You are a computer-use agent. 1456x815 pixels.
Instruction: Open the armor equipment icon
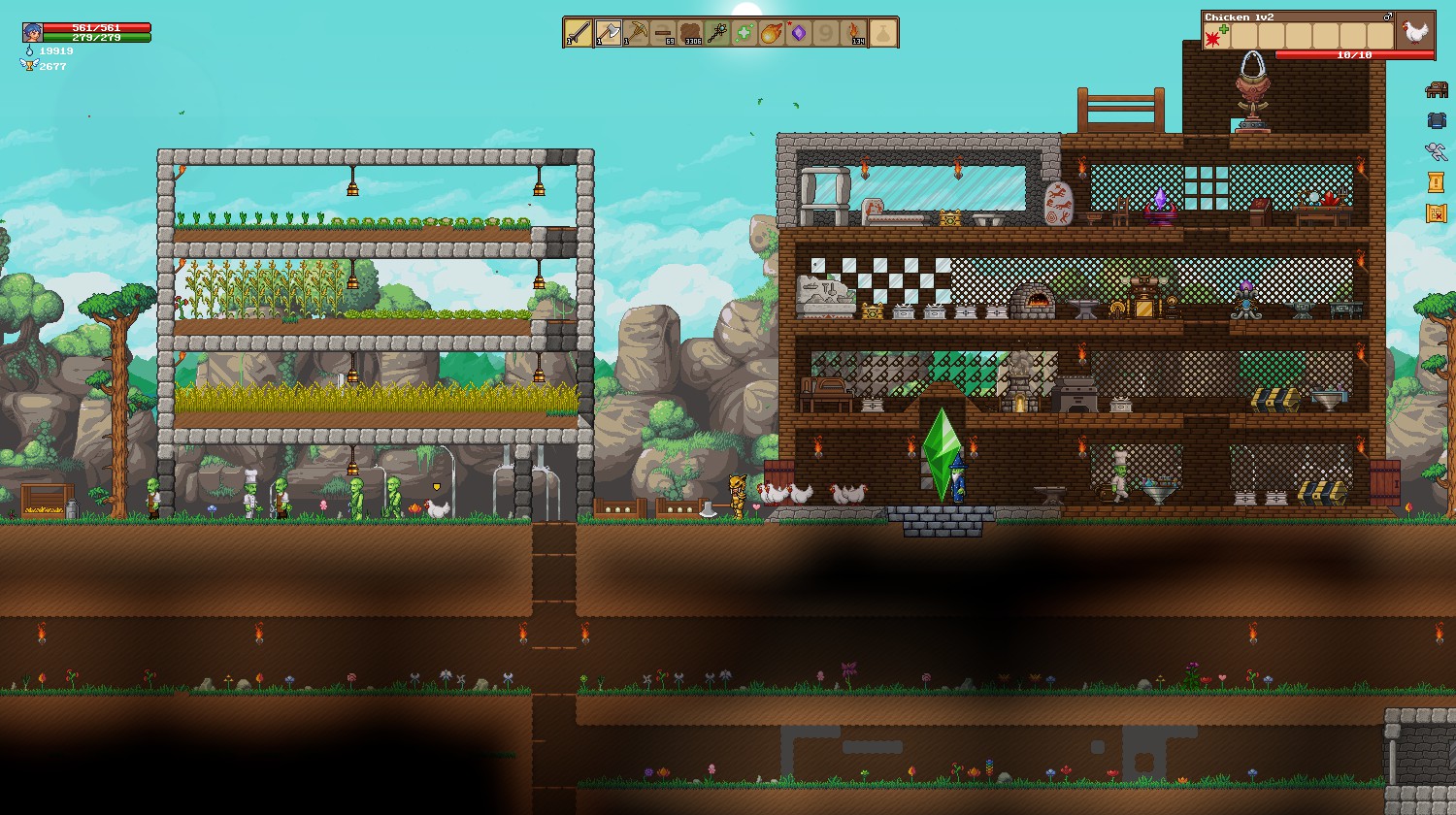[1436, 121]
